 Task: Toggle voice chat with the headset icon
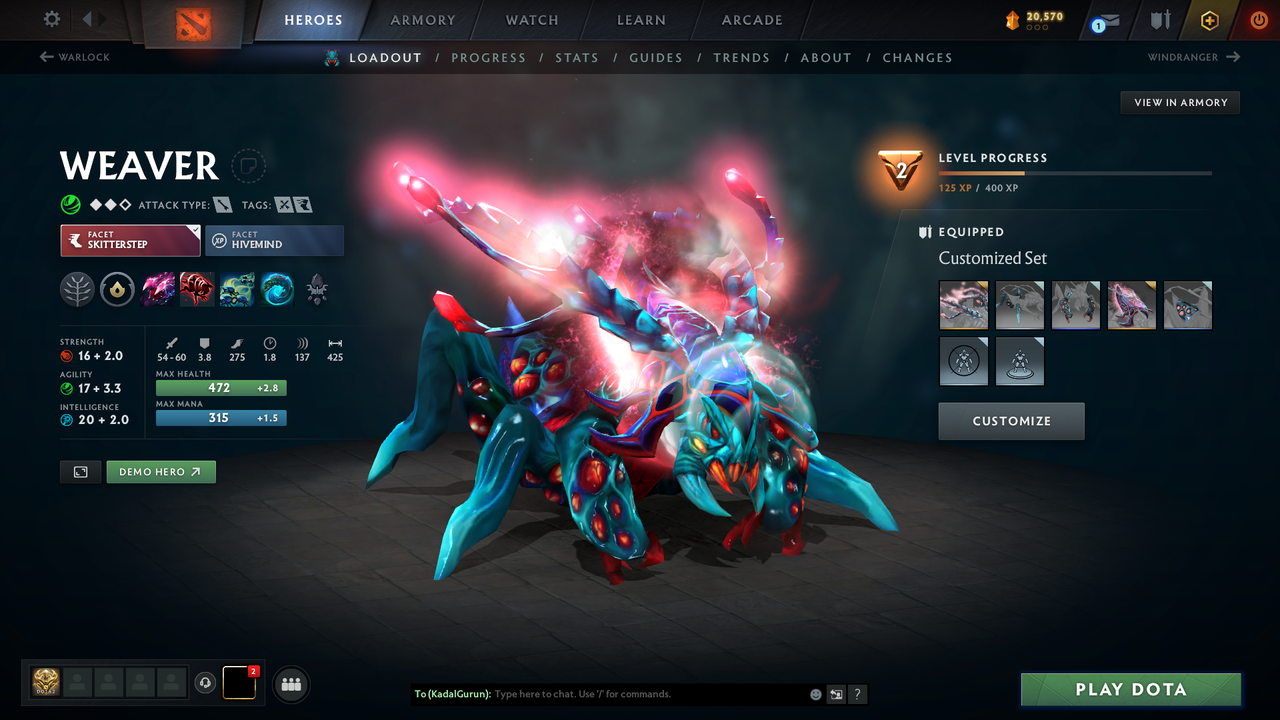[207, 683]
